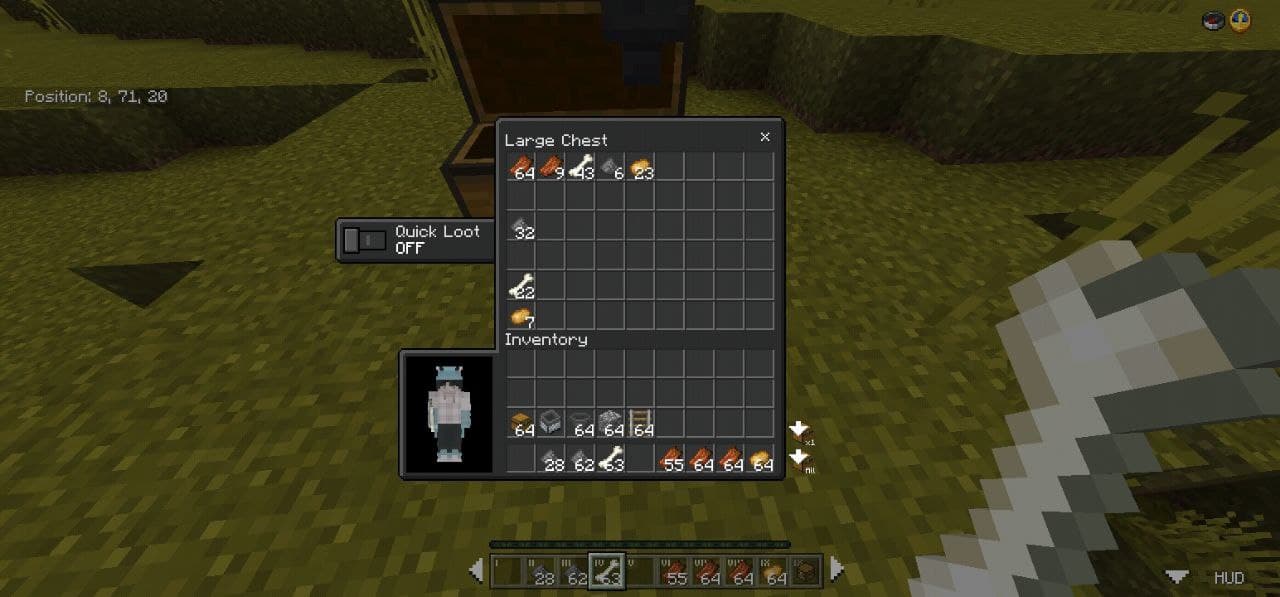Screen dimensions: 1280x597
Task: Select the chest stack showing 32
Action: click(521, 227)
